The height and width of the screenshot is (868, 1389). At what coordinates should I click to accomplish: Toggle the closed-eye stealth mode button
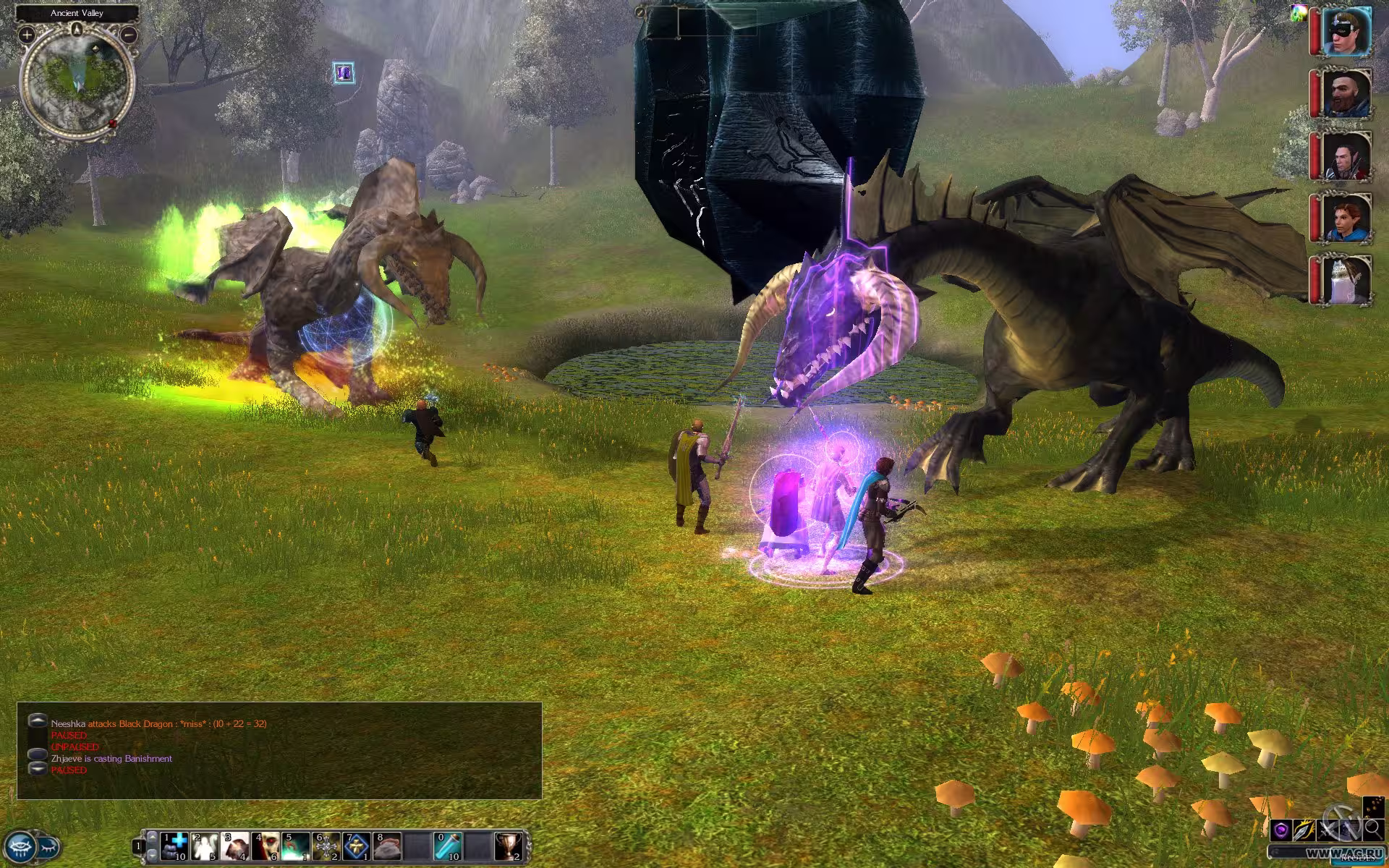tap(48, 846)
